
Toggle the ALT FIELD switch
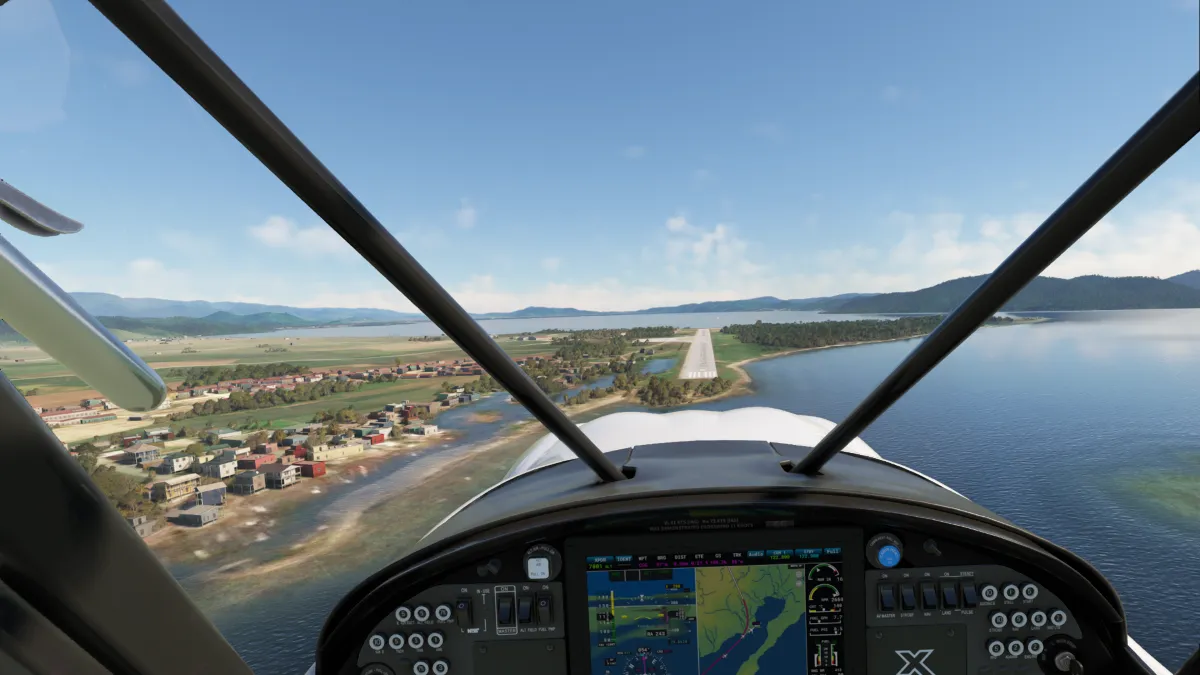click(x=525, y=607)
